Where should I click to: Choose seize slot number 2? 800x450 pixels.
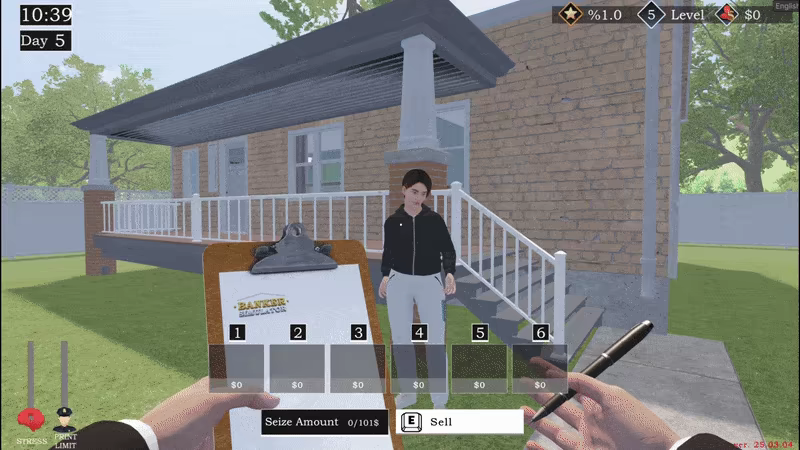point(297,367)
